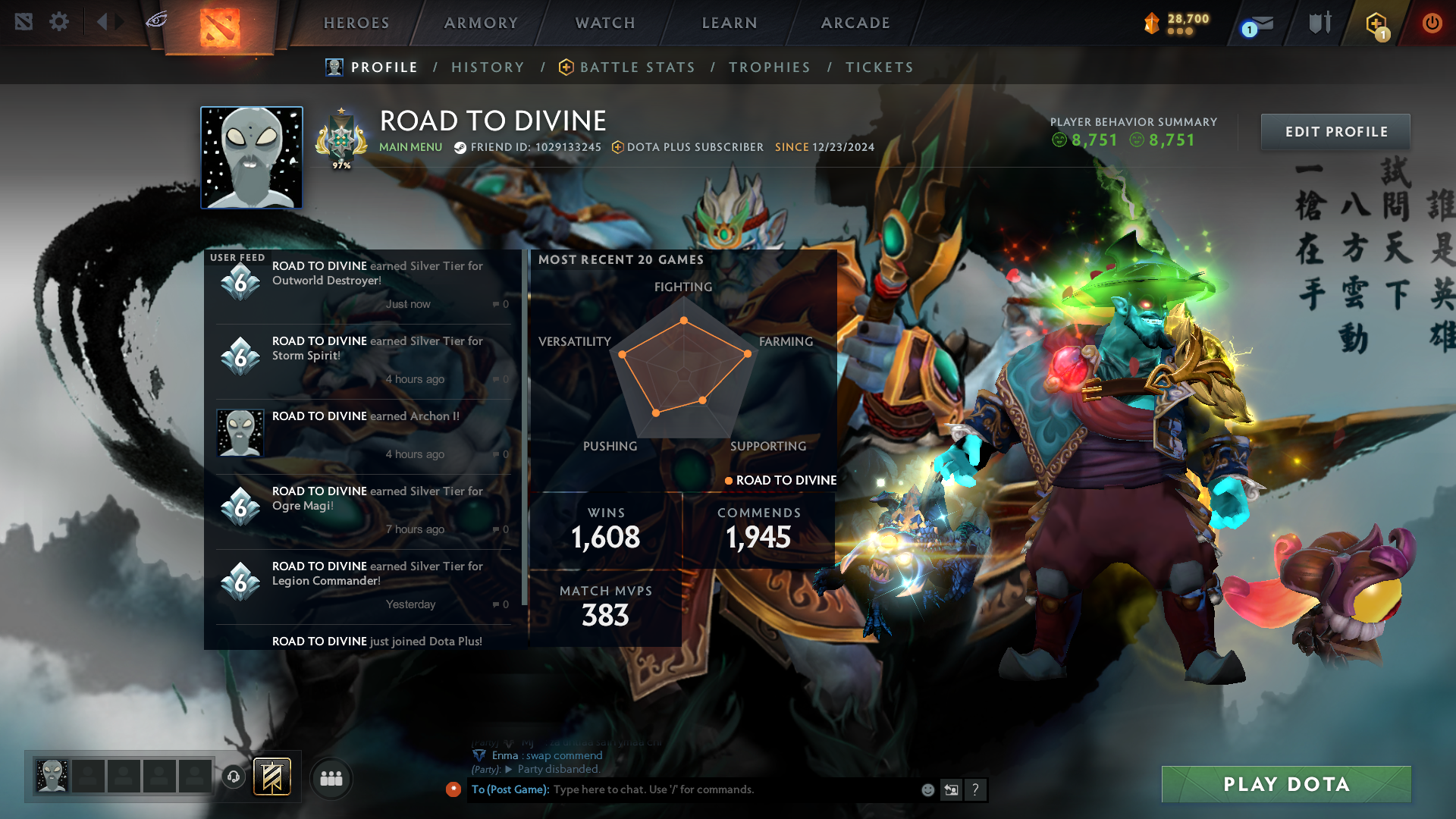
Task: Switch to the TROPHIES tab
Action: (x=769, y=67)
